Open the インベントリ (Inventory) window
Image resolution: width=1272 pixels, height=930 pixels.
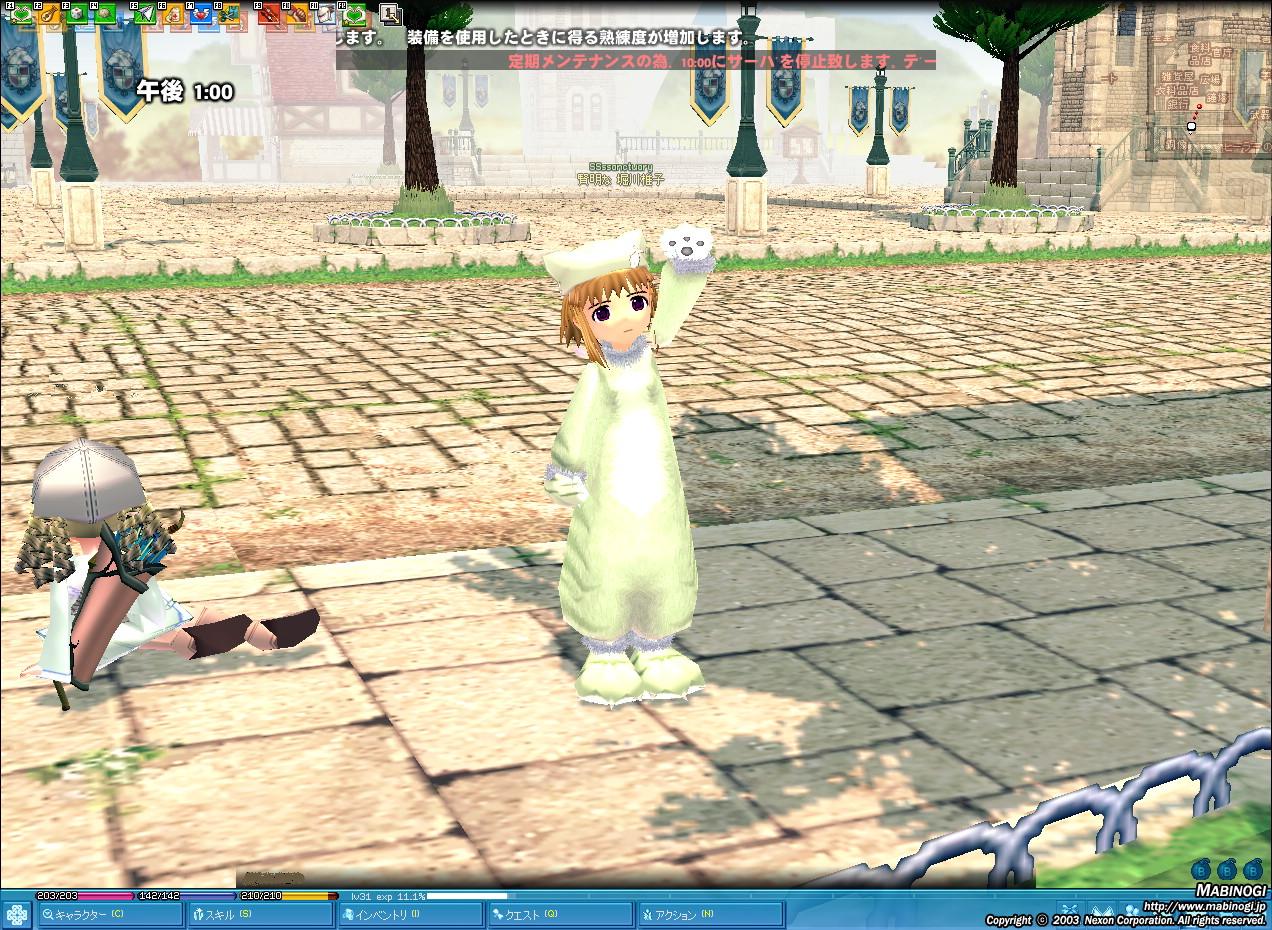pos(410,914)
